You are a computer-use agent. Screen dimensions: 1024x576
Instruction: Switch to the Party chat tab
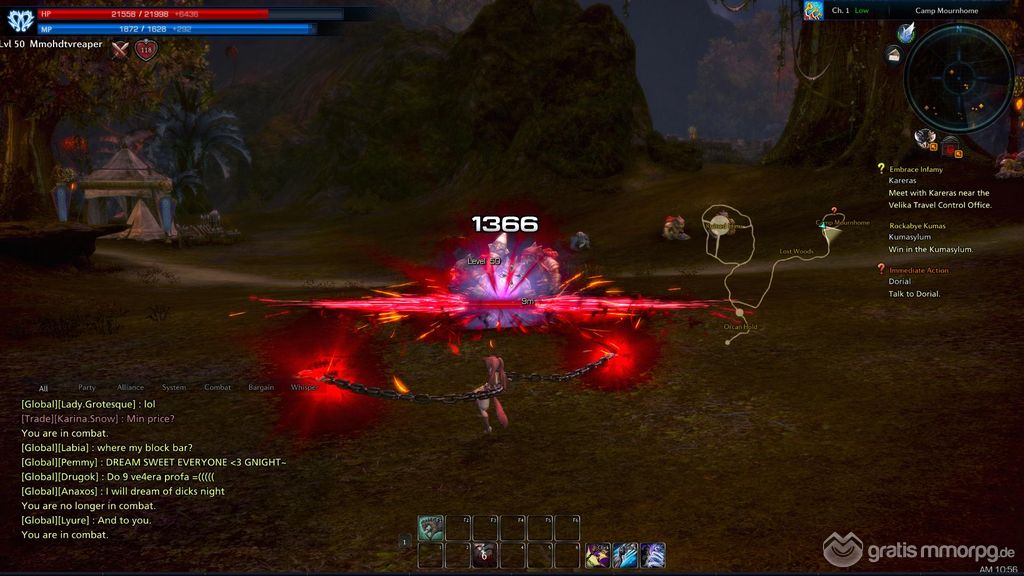click(x=87, y=387)
